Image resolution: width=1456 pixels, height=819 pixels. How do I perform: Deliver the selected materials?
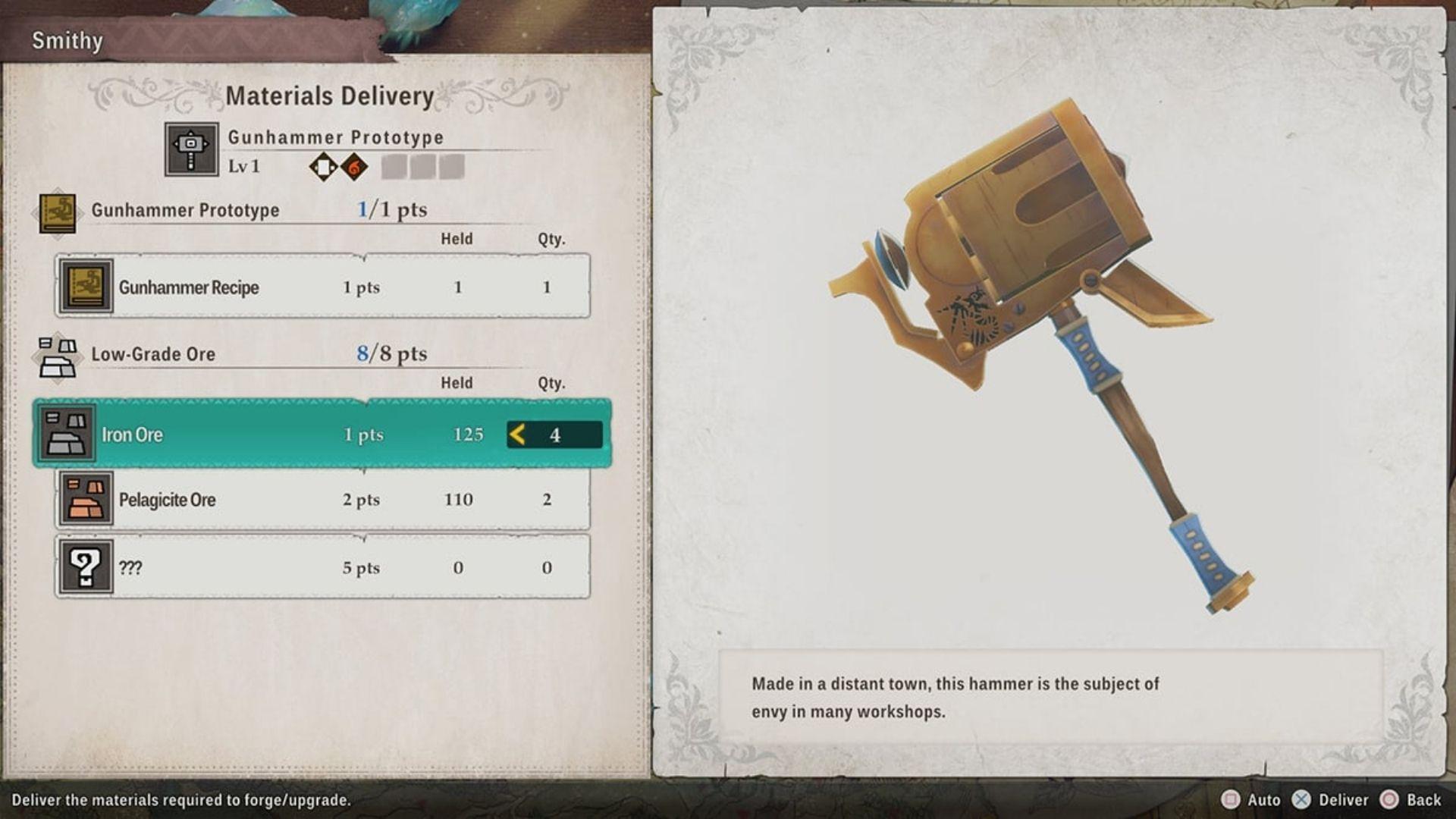click(1332, 800)
